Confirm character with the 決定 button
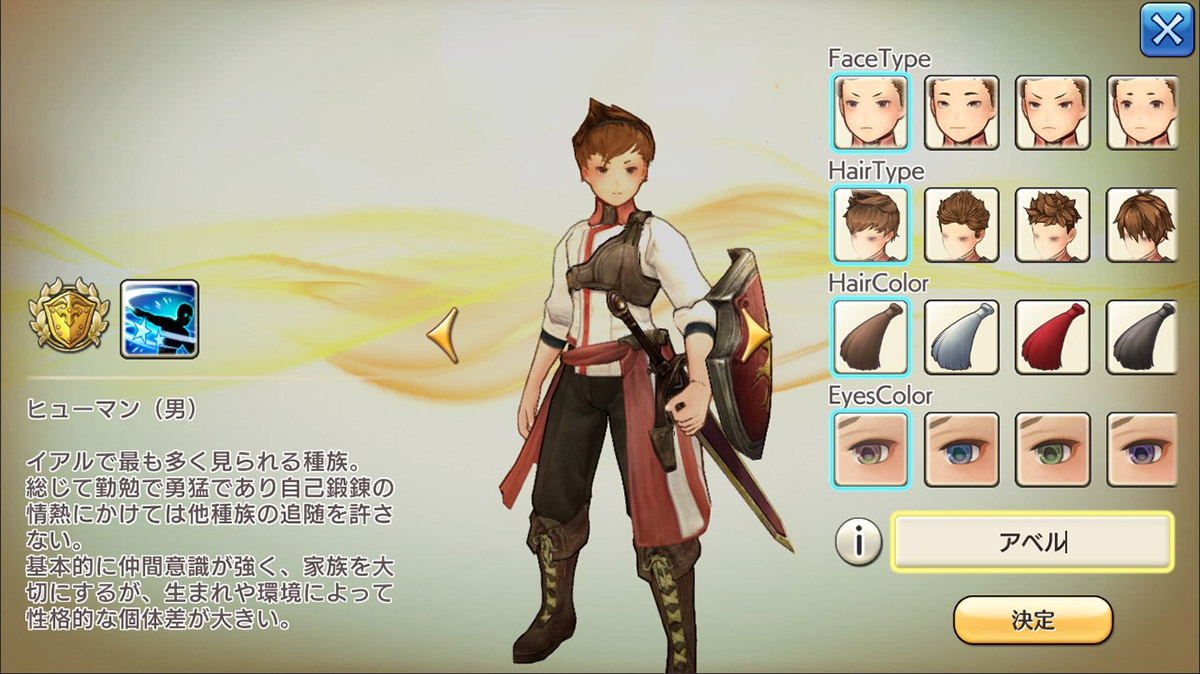This screenshot has height=674, width=1200. pyautogui.click(x=1032, y=620)
